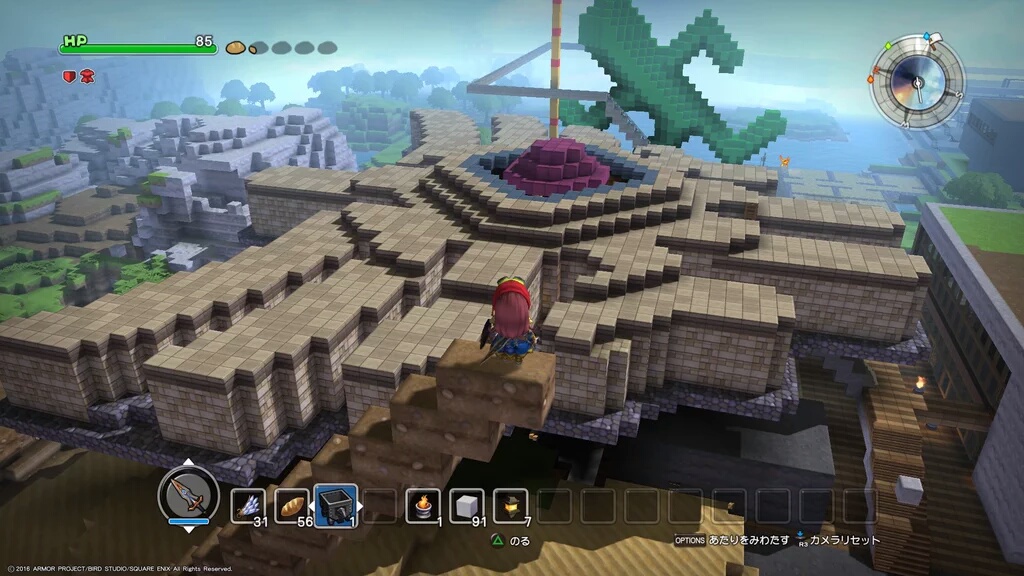The height and width of the screenshot is (576, 1024).
Task: Choose the feather item slot with 31
Action: (x=248, y=506)
